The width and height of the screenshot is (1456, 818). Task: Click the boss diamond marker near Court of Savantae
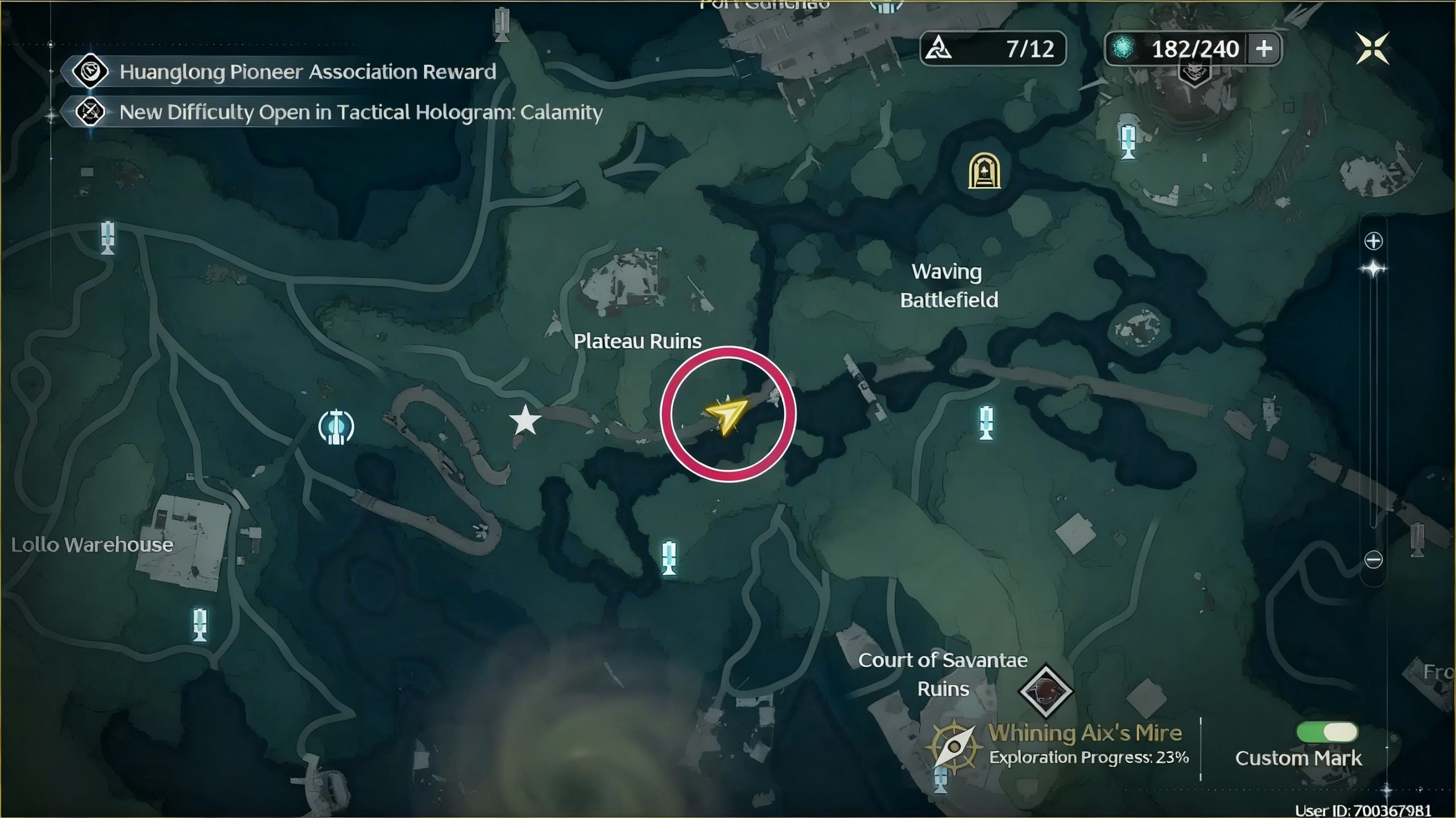1045,691
